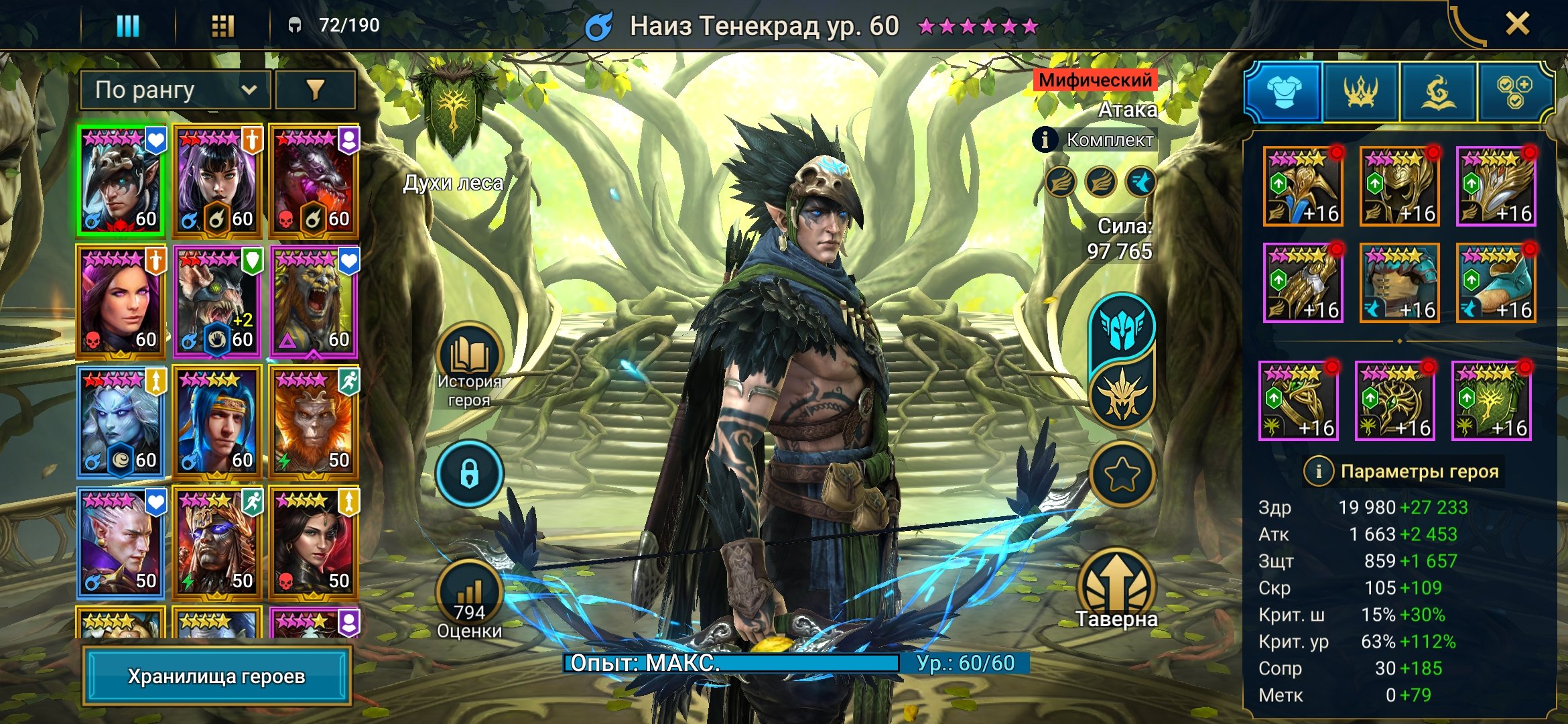View the 794 'Оценки' ratings

[x=469, y=593]
